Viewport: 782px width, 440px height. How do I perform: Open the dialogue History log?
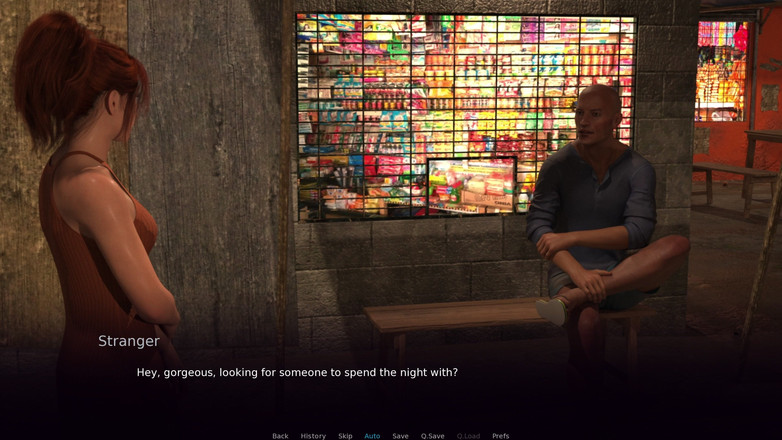click(313, 436)
